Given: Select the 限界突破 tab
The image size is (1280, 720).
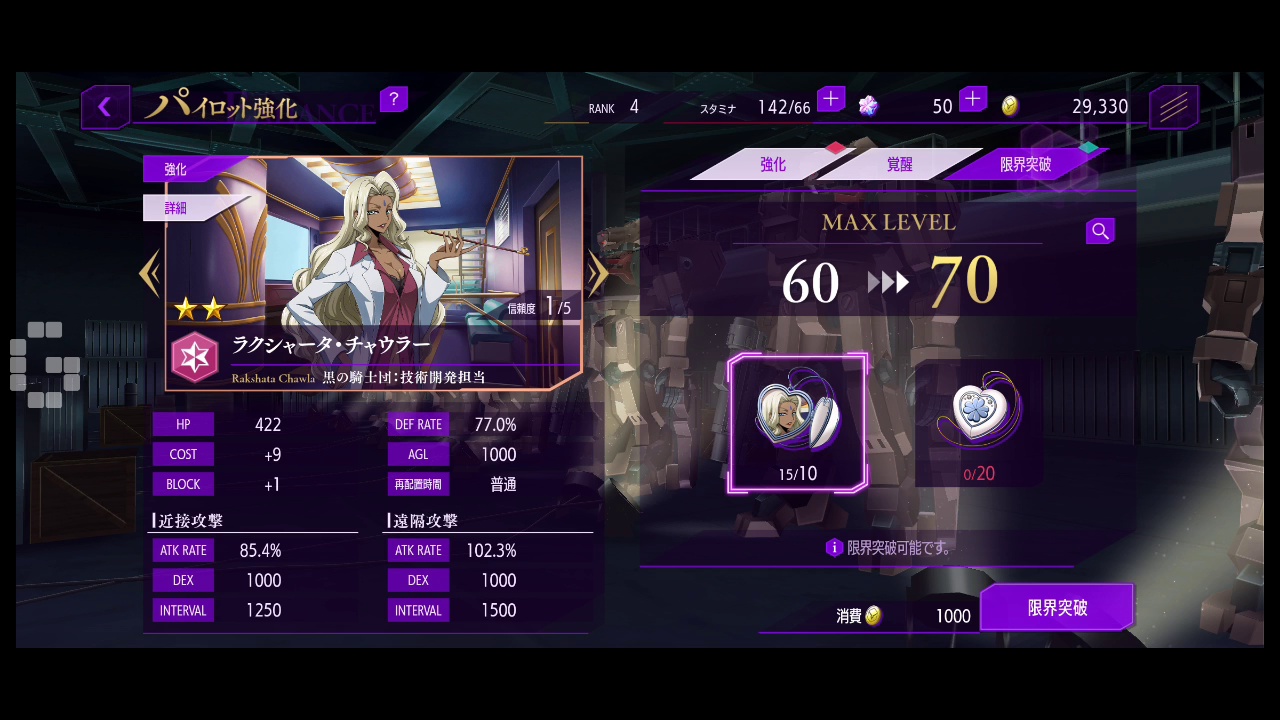Looking at the screenshot, I should (x=1026, y=165).
